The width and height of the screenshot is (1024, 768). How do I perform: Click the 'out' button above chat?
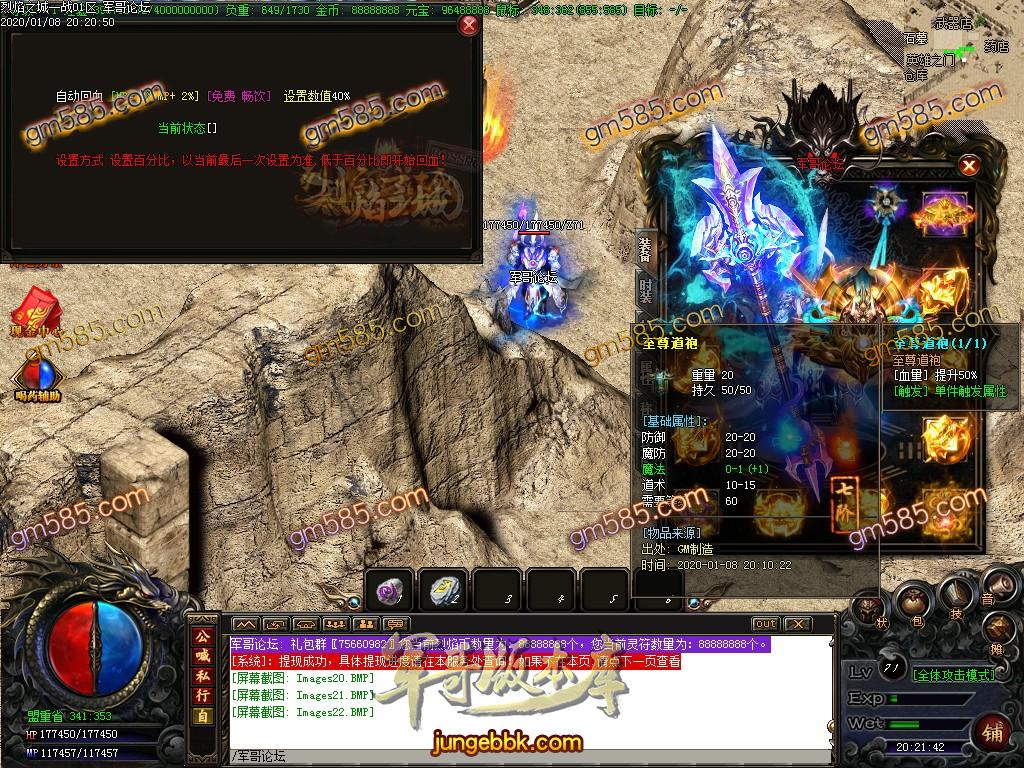pyautogui.click(x=765, y=624)
